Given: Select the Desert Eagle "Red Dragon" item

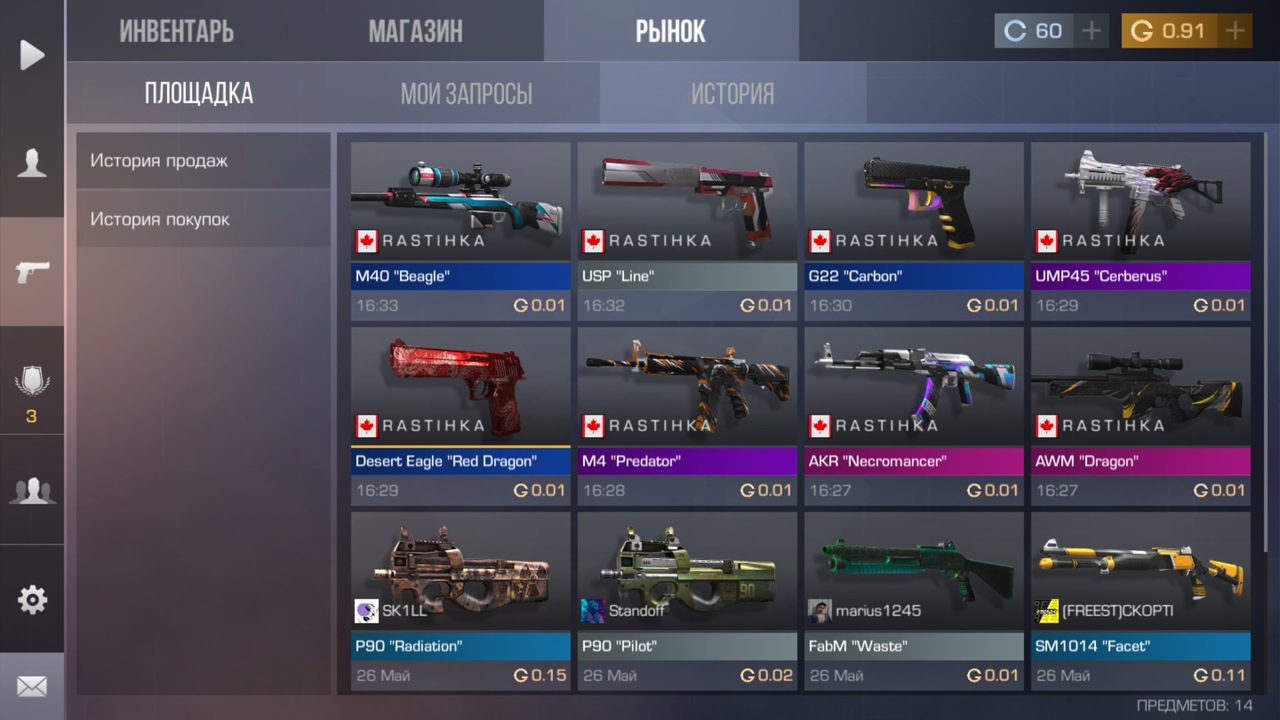Looking at the screenshot, I should click(x=460, y=415).
